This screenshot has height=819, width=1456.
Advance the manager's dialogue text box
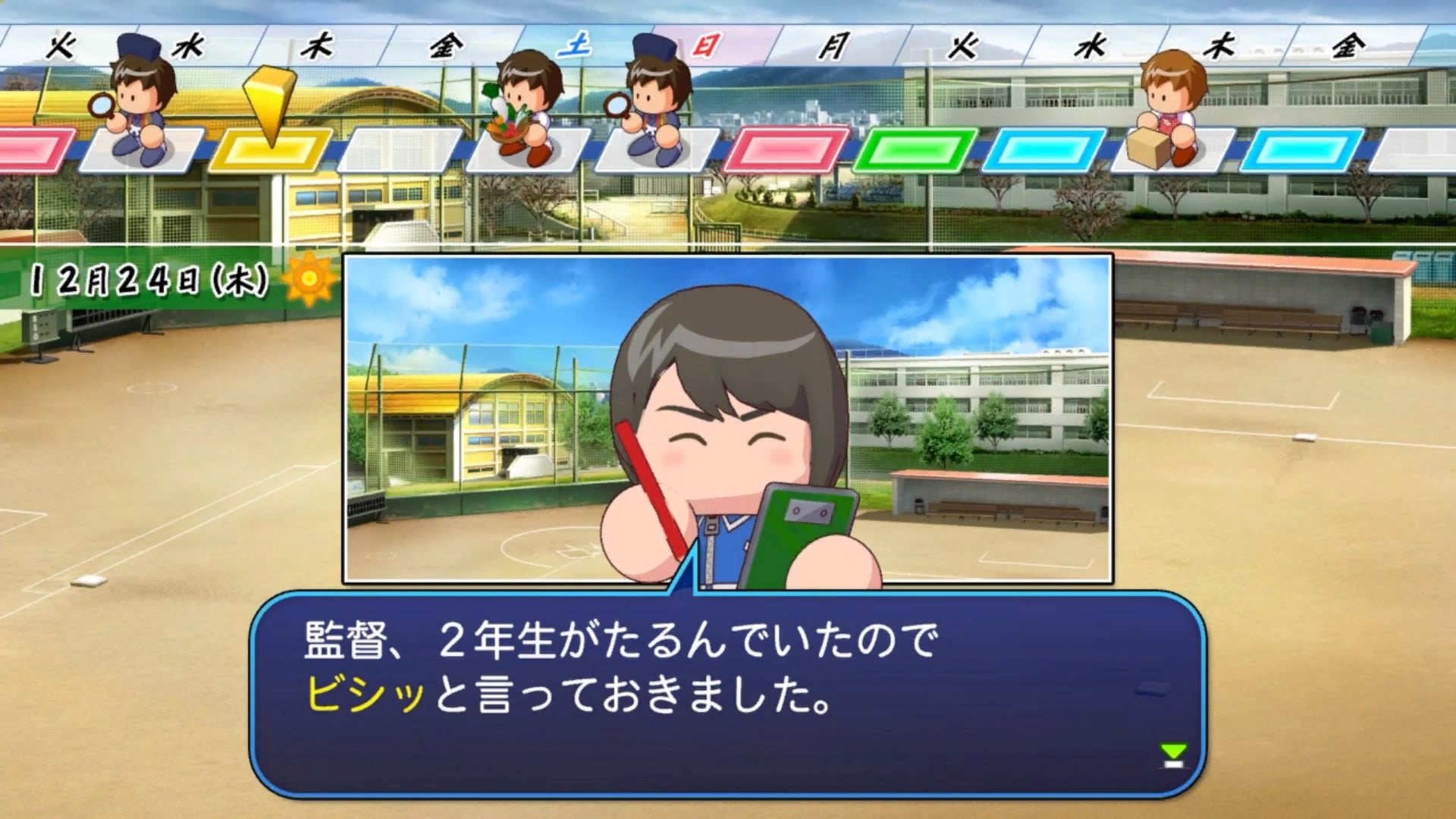click(x=726, y=694)
